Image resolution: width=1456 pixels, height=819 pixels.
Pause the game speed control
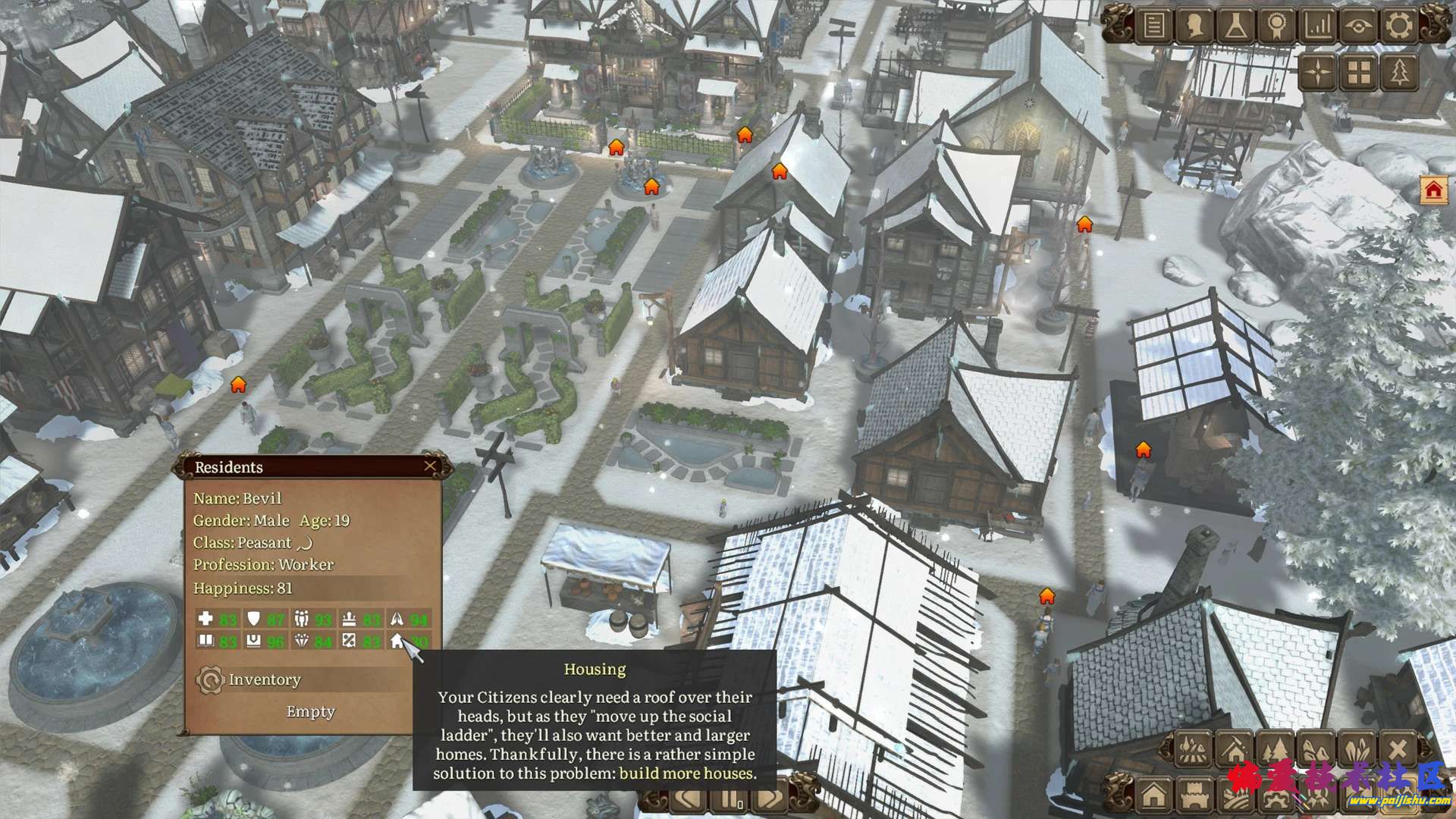(x=730, y=800)
